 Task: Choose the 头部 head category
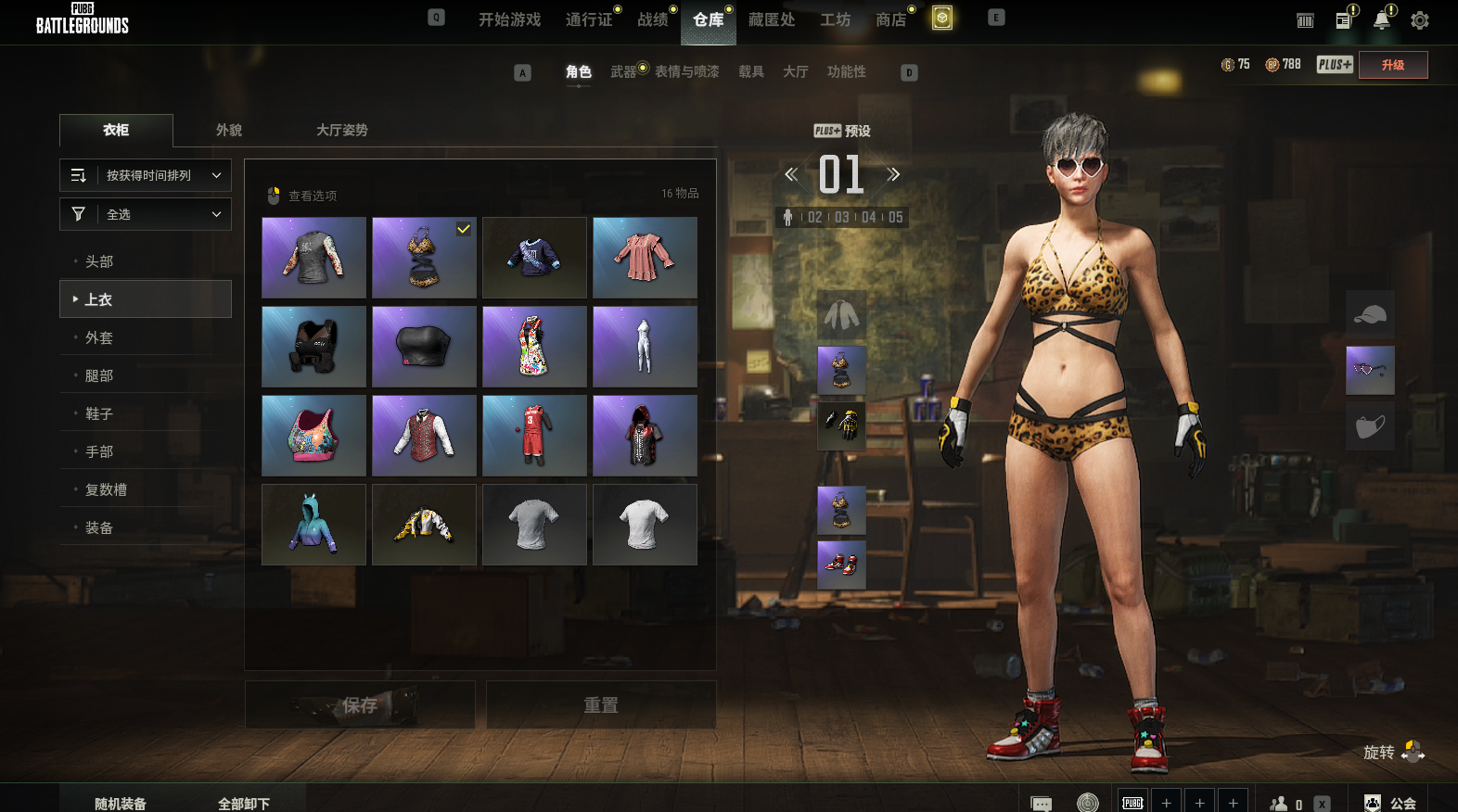coord(99,261)
